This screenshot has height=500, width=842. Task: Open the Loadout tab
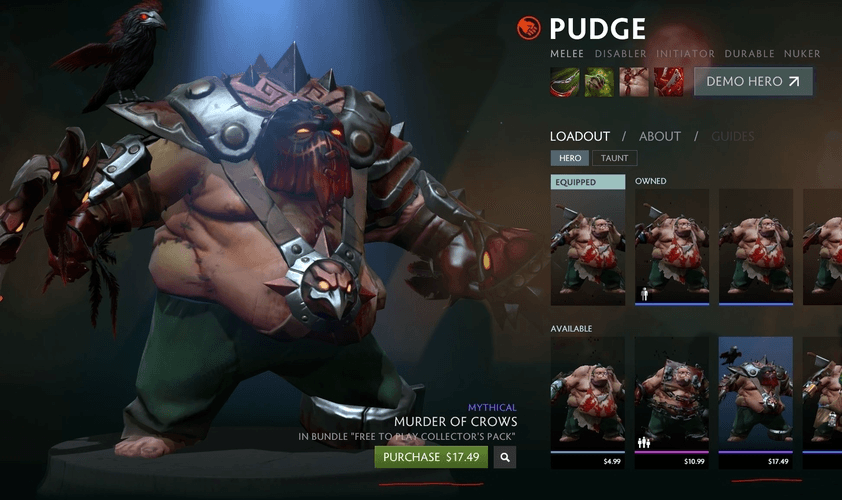click(x=580, y=136)
